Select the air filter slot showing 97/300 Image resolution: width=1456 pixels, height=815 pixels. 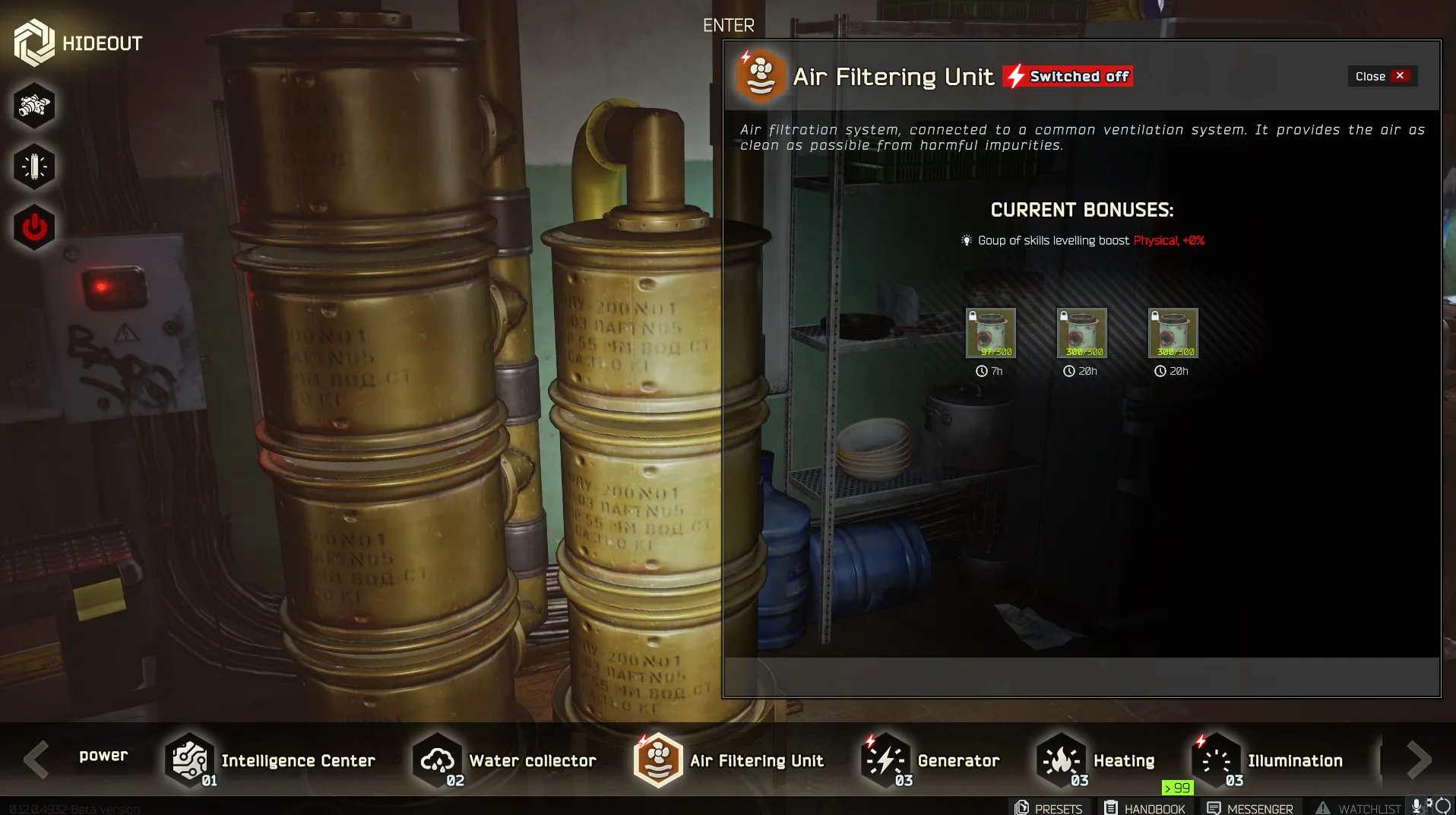990,333
